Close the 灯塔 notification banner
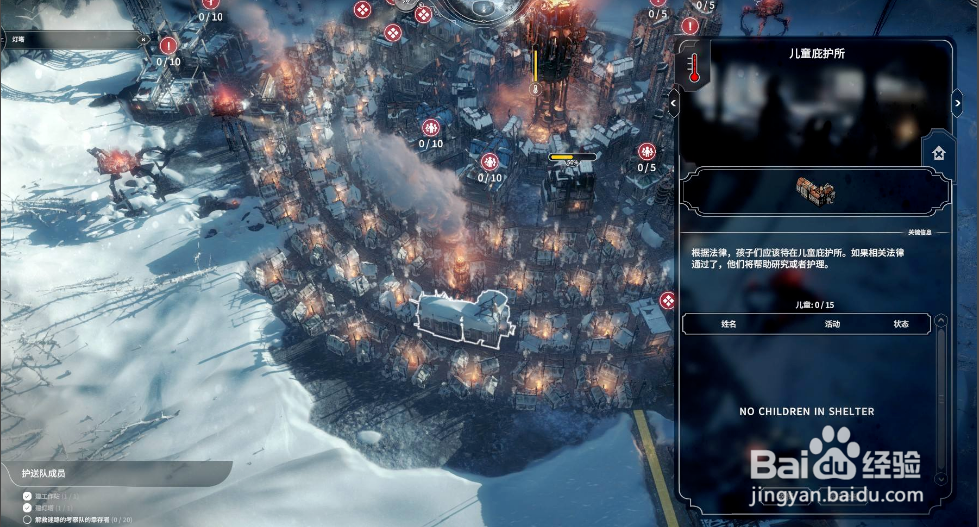The width and height of the screenshot is (979, 527). pos(143,40)
